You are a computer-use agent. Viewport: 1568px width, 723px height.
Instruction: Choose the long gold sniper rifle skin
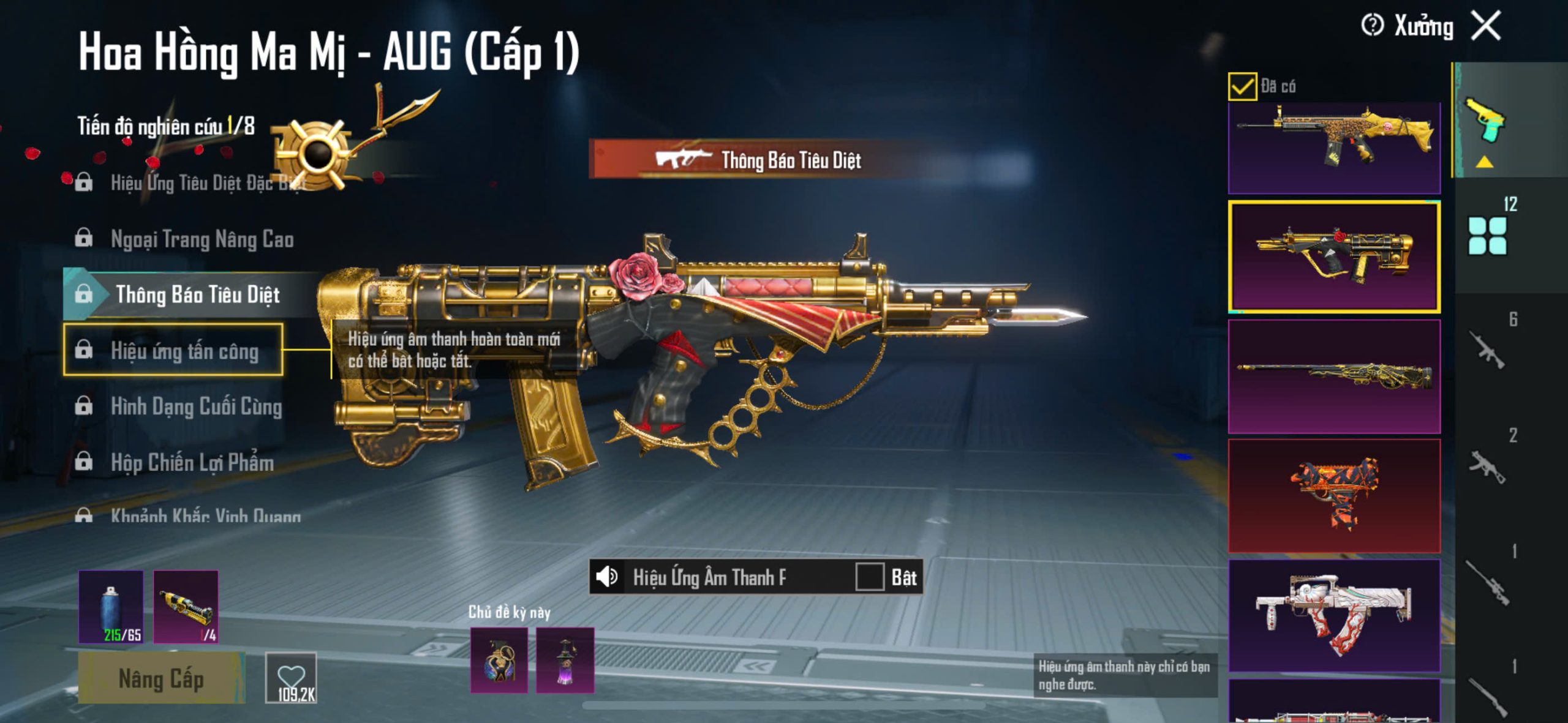pos(1334,376)
